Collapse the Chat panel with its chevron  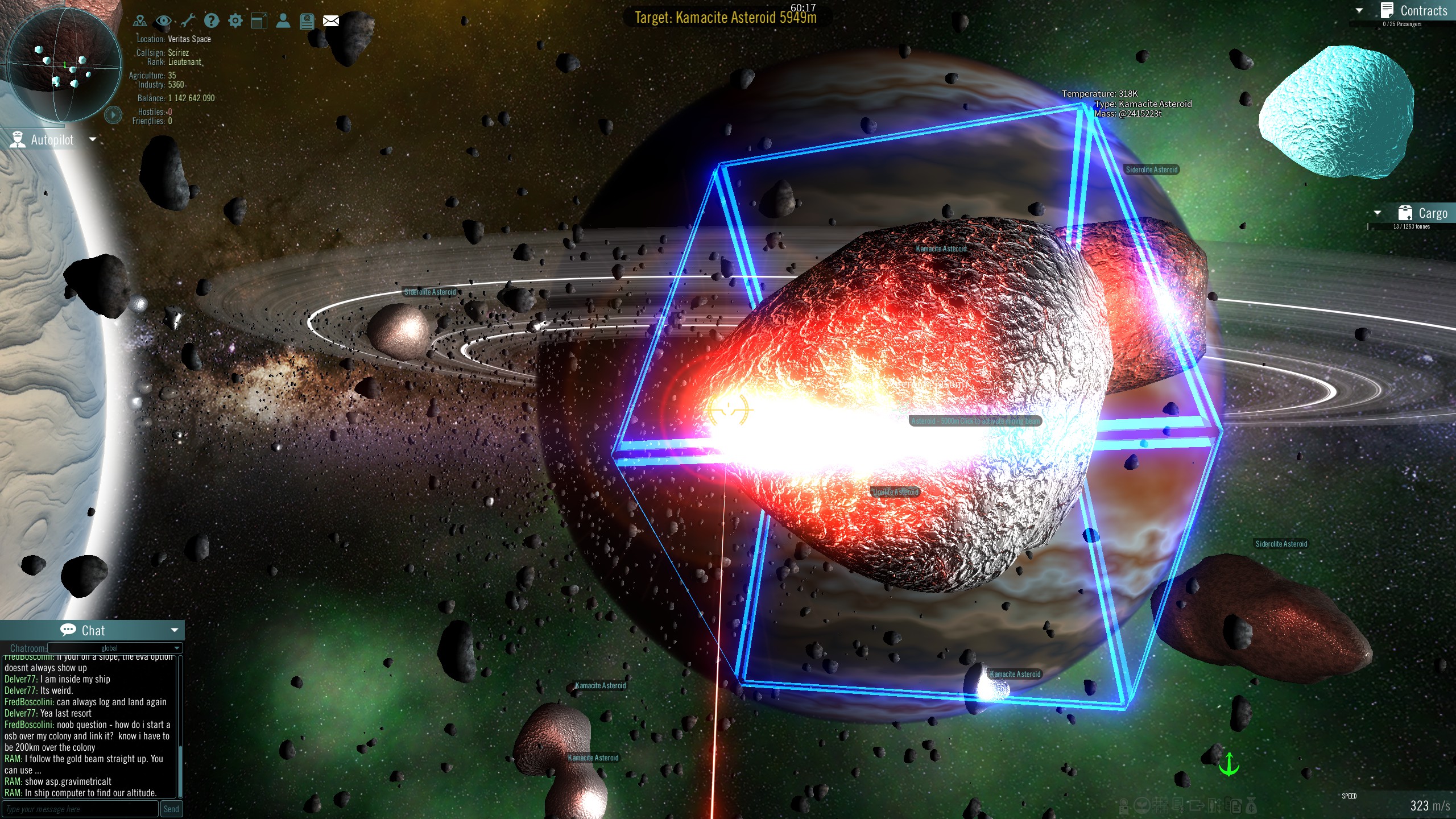pos(174,630)
